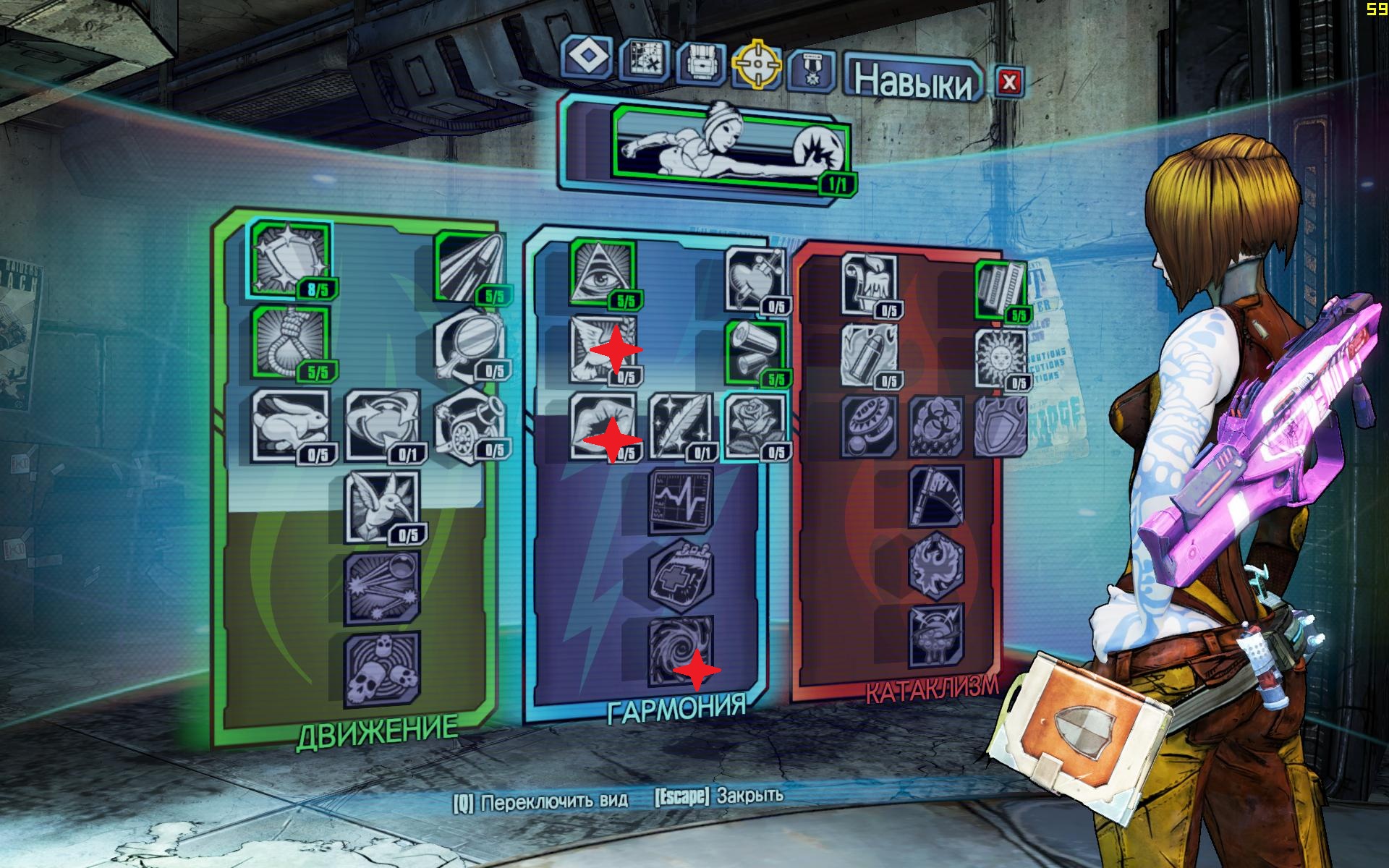Select the rabbit Fleet skill

click(x=289, y=425)
